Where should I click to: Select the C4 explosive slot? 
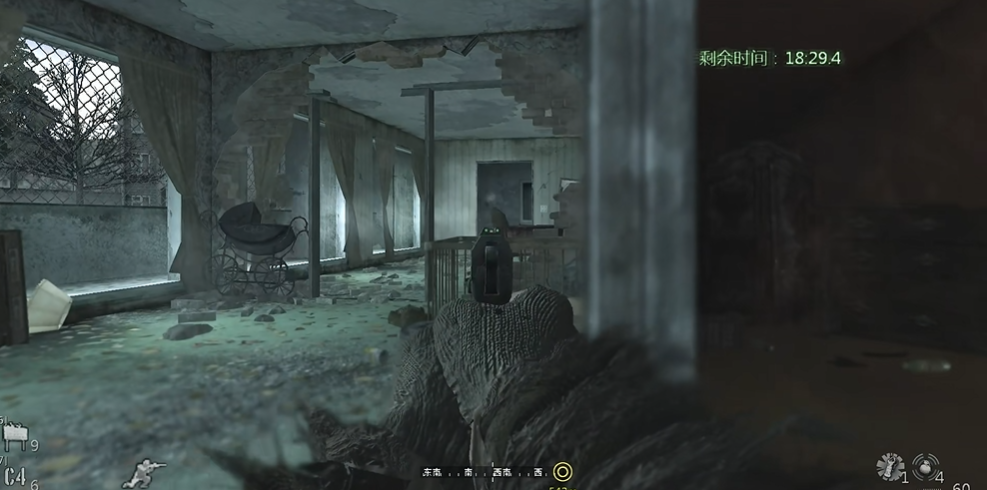tap(14, 477)
